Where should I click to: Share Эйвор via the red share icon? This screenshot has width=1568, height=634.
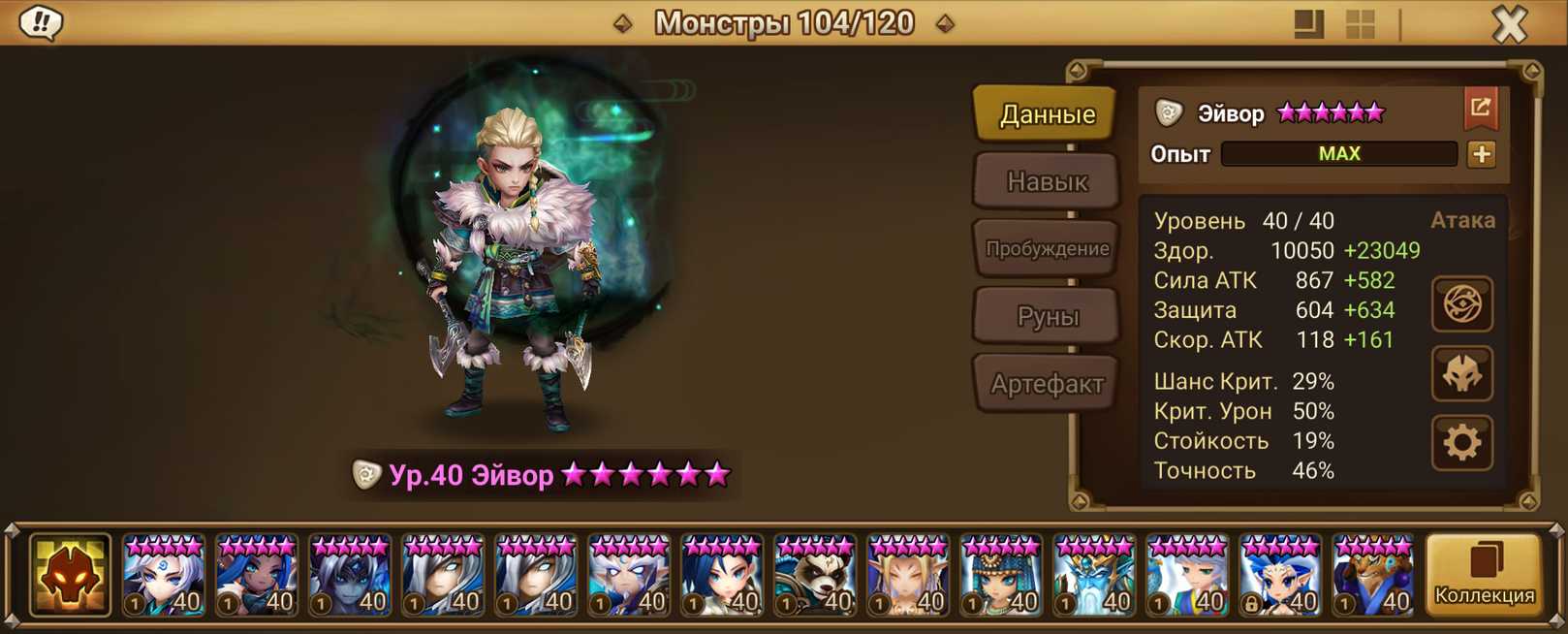(1480, 108)
